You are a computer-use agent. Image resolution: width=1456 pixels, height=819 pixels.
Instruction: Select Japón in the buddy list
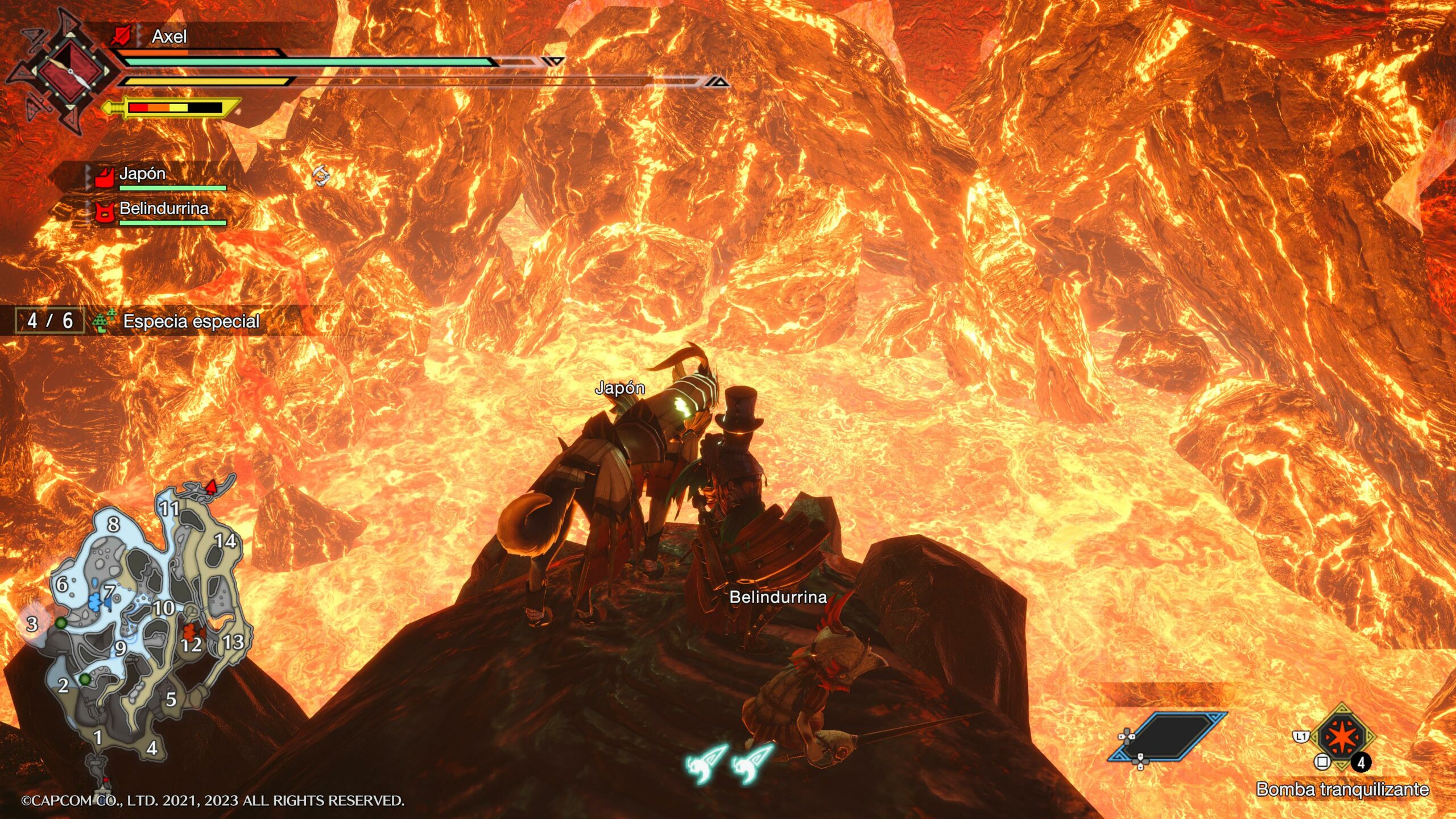click(142, 174)
